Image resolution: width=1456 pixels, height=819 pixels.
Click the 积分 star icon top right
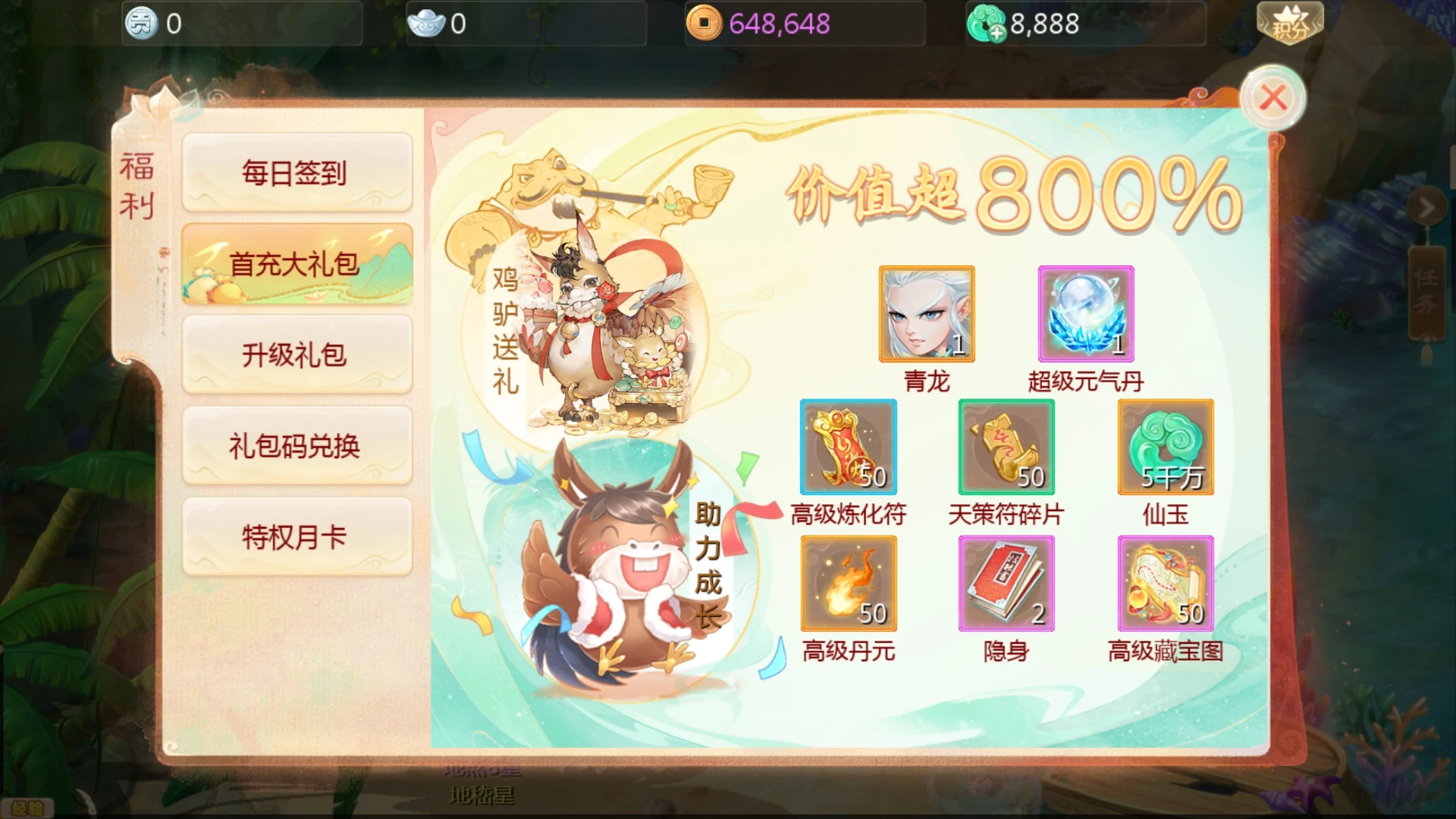point(1290,23)
